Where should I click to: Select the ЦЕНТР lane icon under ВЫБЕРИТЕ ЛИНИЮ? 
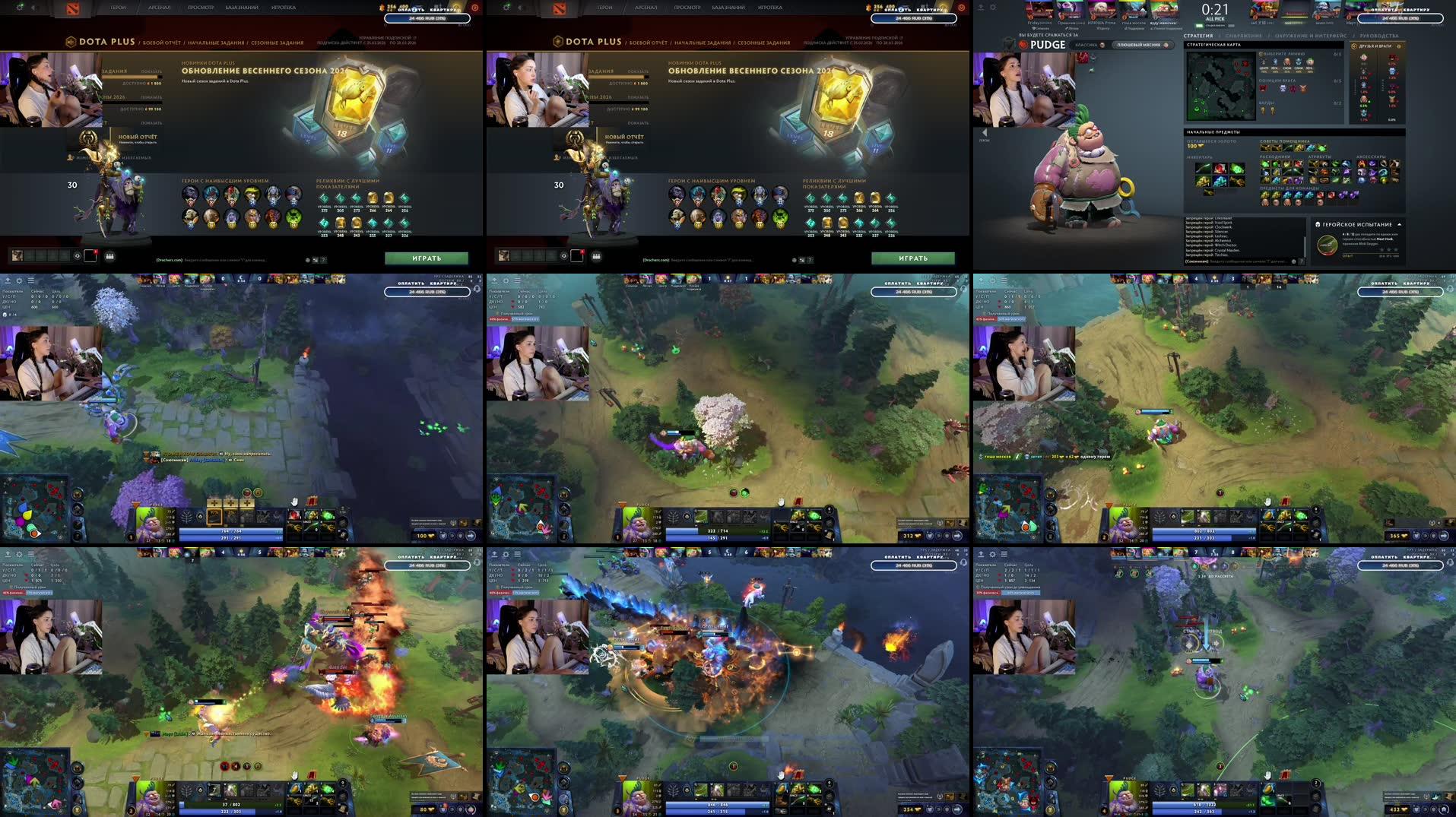tap(1263, 64)
